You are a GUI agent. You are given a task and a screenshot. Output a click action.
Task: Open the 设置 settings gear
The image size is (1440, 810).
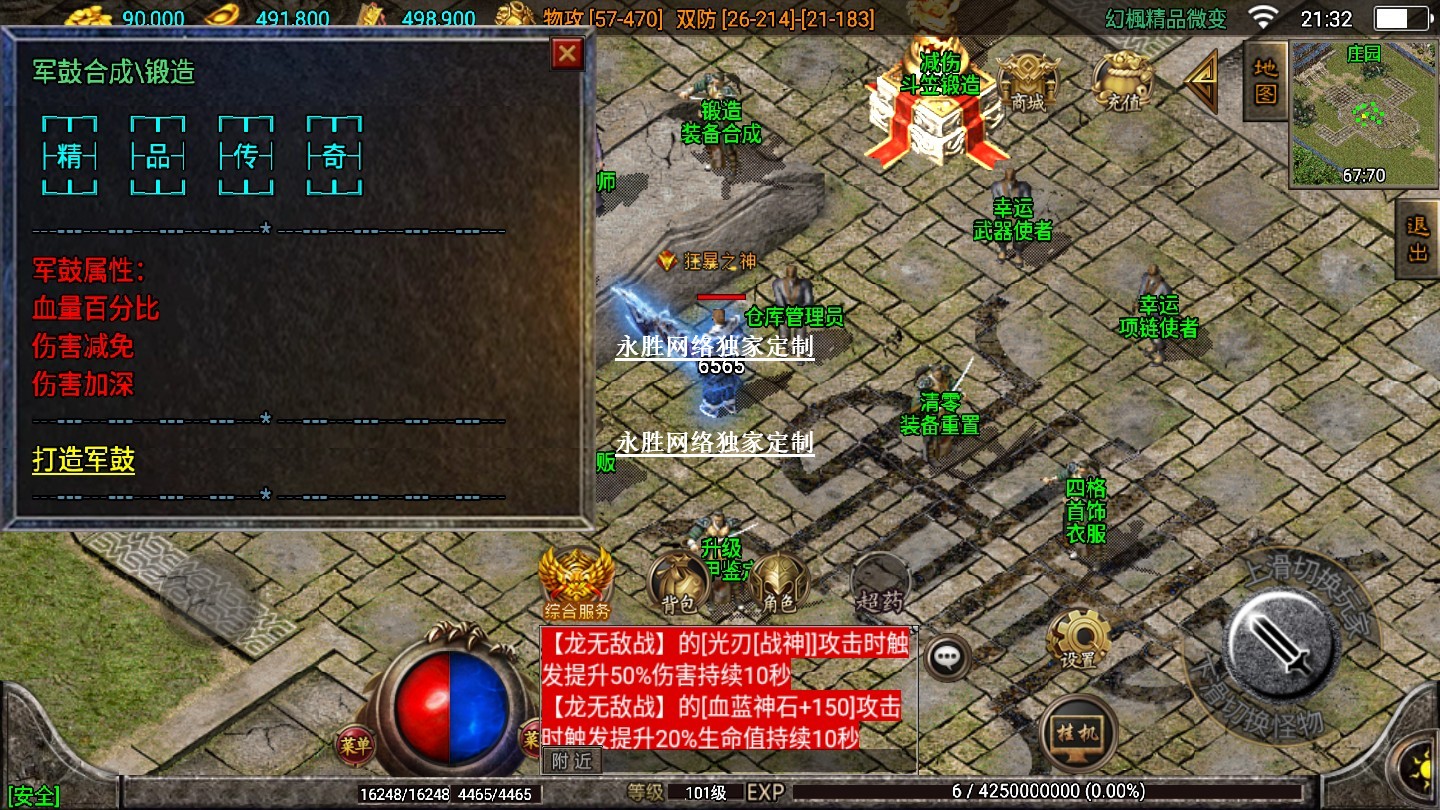tap(1078, 638)
